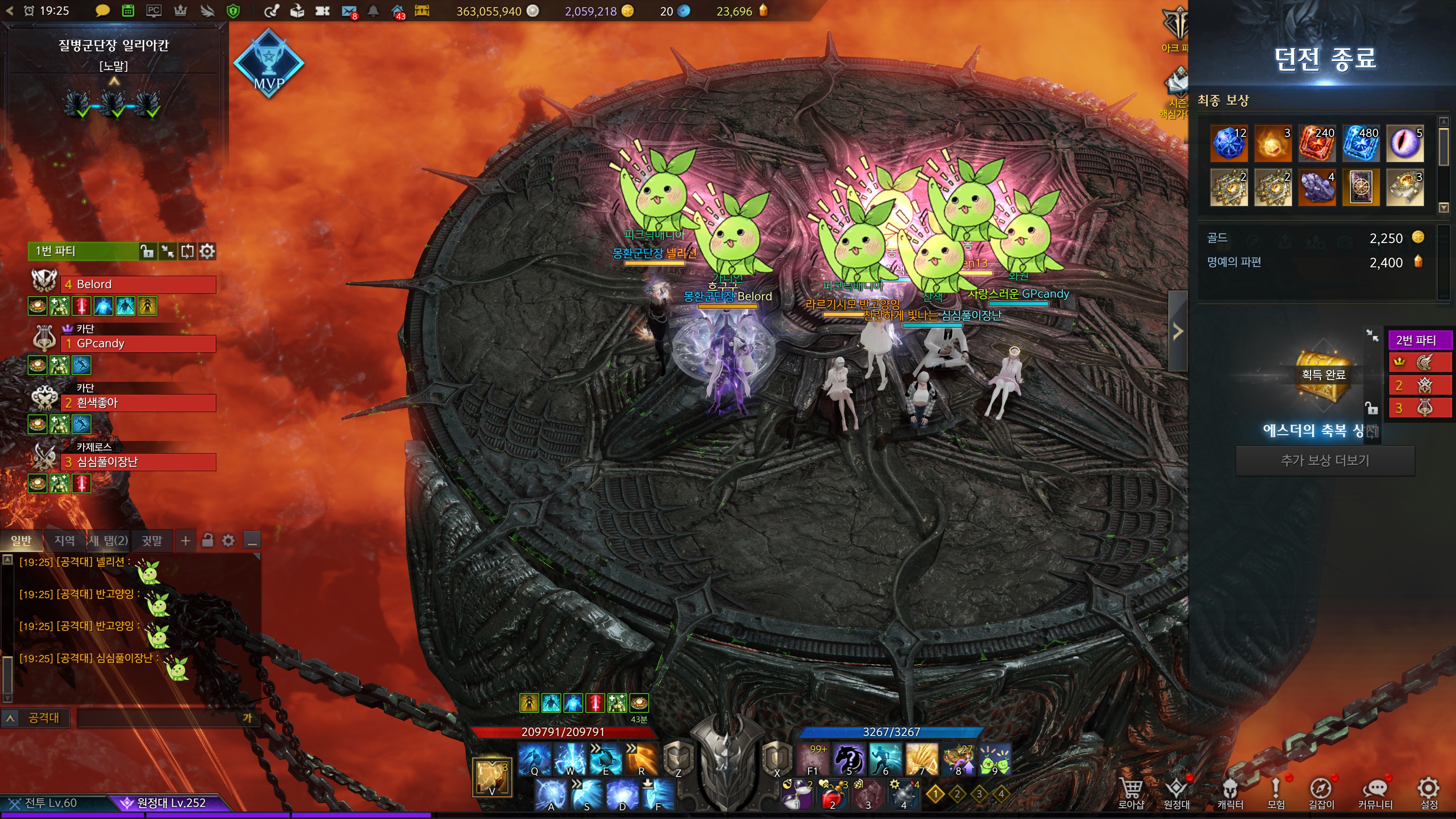
Task: Open the 설정 settings menu
Action: [1428, 792]
